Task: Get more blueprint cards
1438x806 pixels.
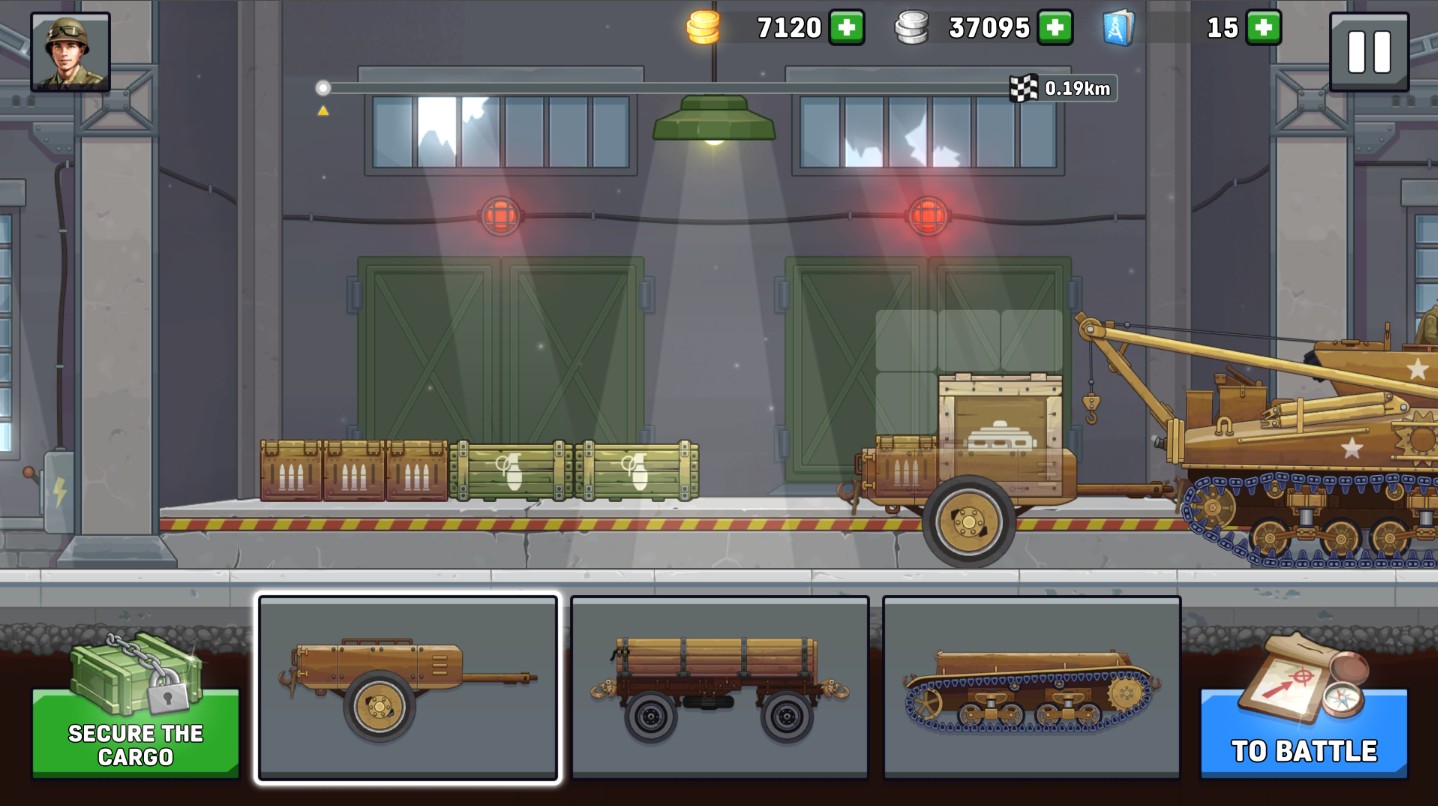Action: point(1263,27)
